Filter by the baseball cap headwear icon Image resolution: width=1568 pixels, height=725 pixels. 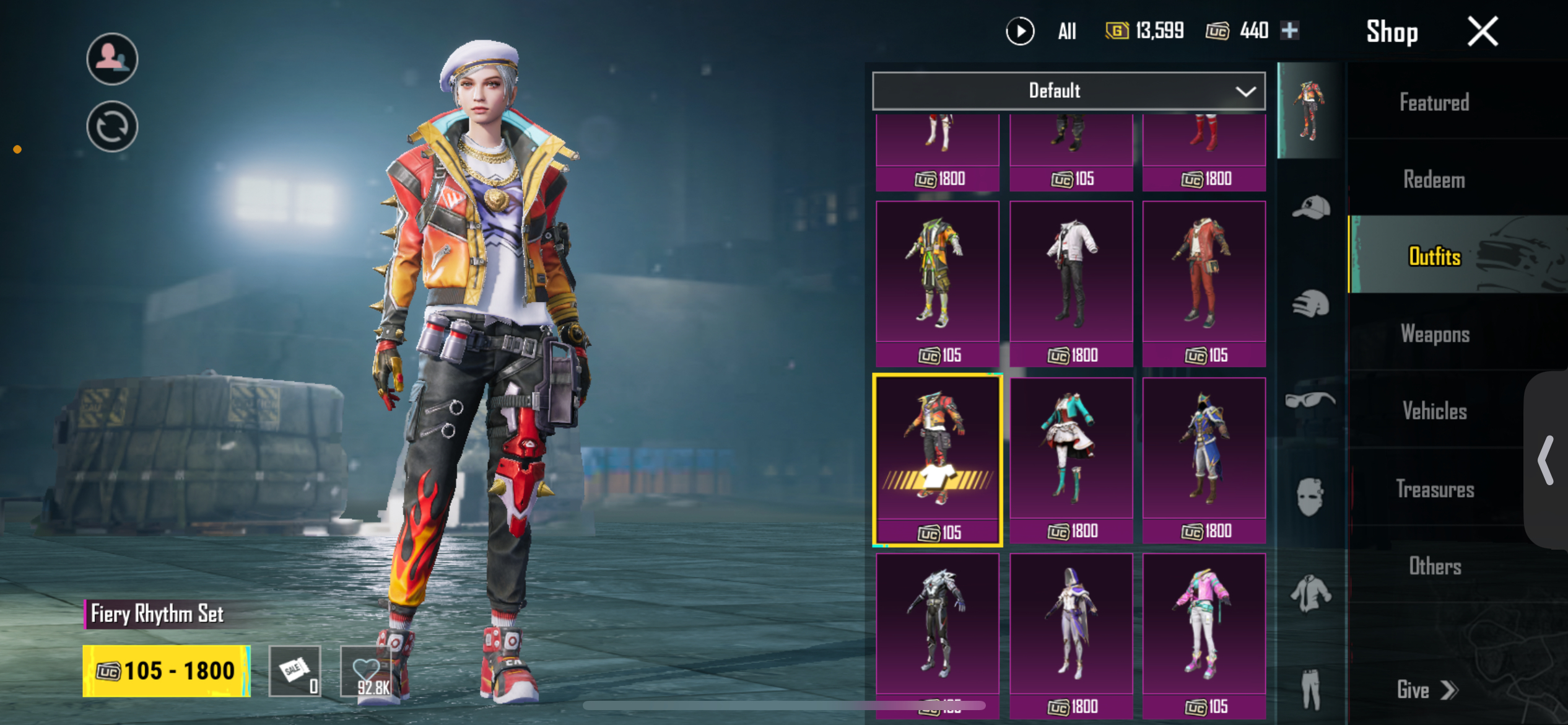click(x=1310, y=208)
